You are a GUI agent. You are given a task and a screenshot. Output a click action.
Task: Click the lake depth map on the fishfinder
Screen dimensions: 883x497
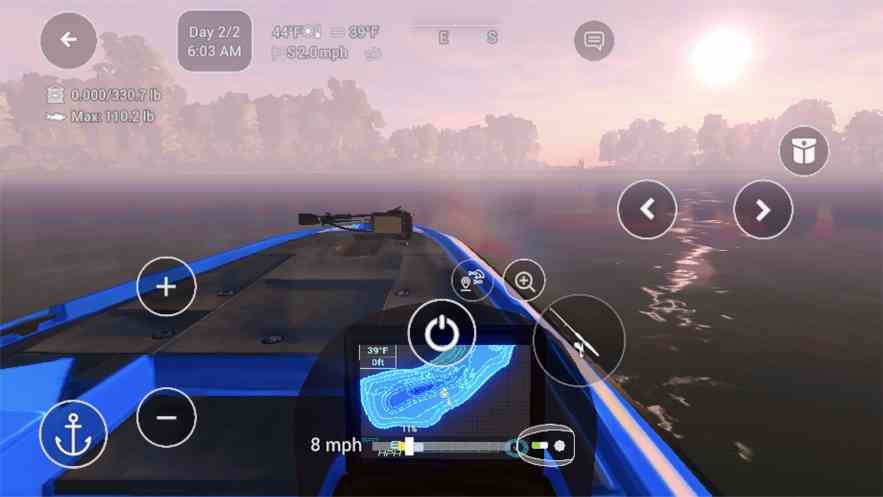[438, 387]
